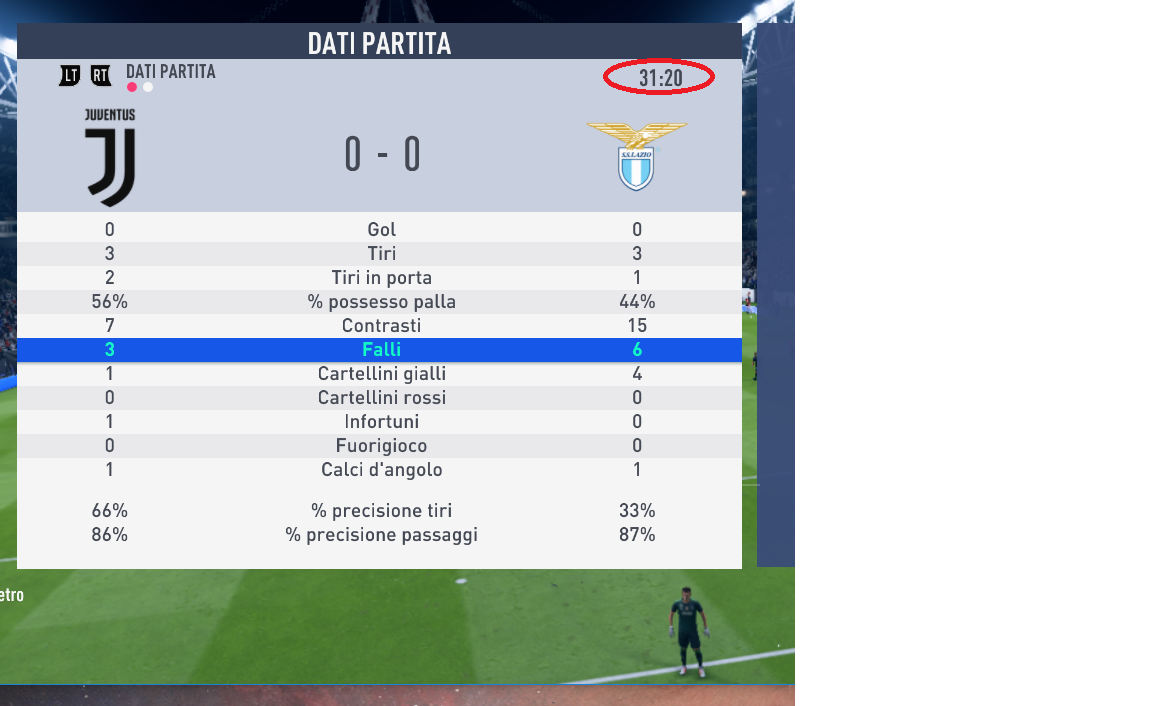Highlight the % possesso palla row
The height and width of the screenshot is (706, 1152).
tap(381, 302)
